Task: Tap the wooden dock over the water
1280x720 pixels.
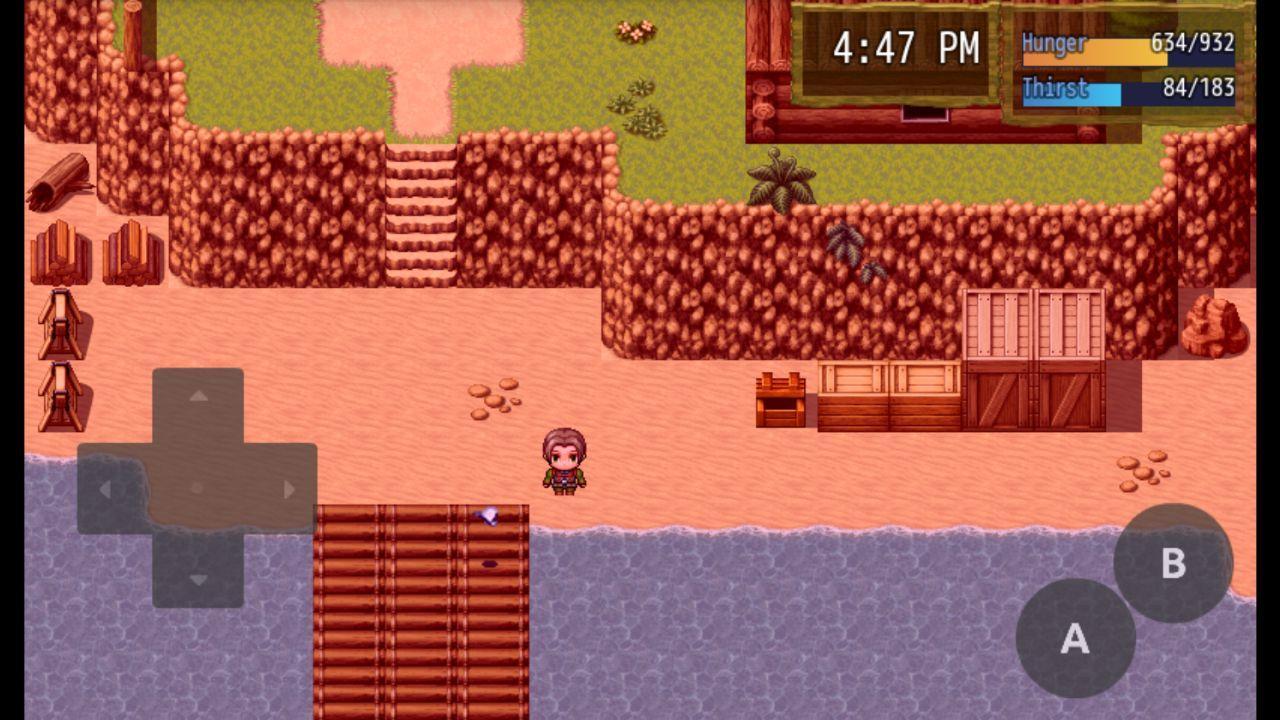Action: click(420, 610)
